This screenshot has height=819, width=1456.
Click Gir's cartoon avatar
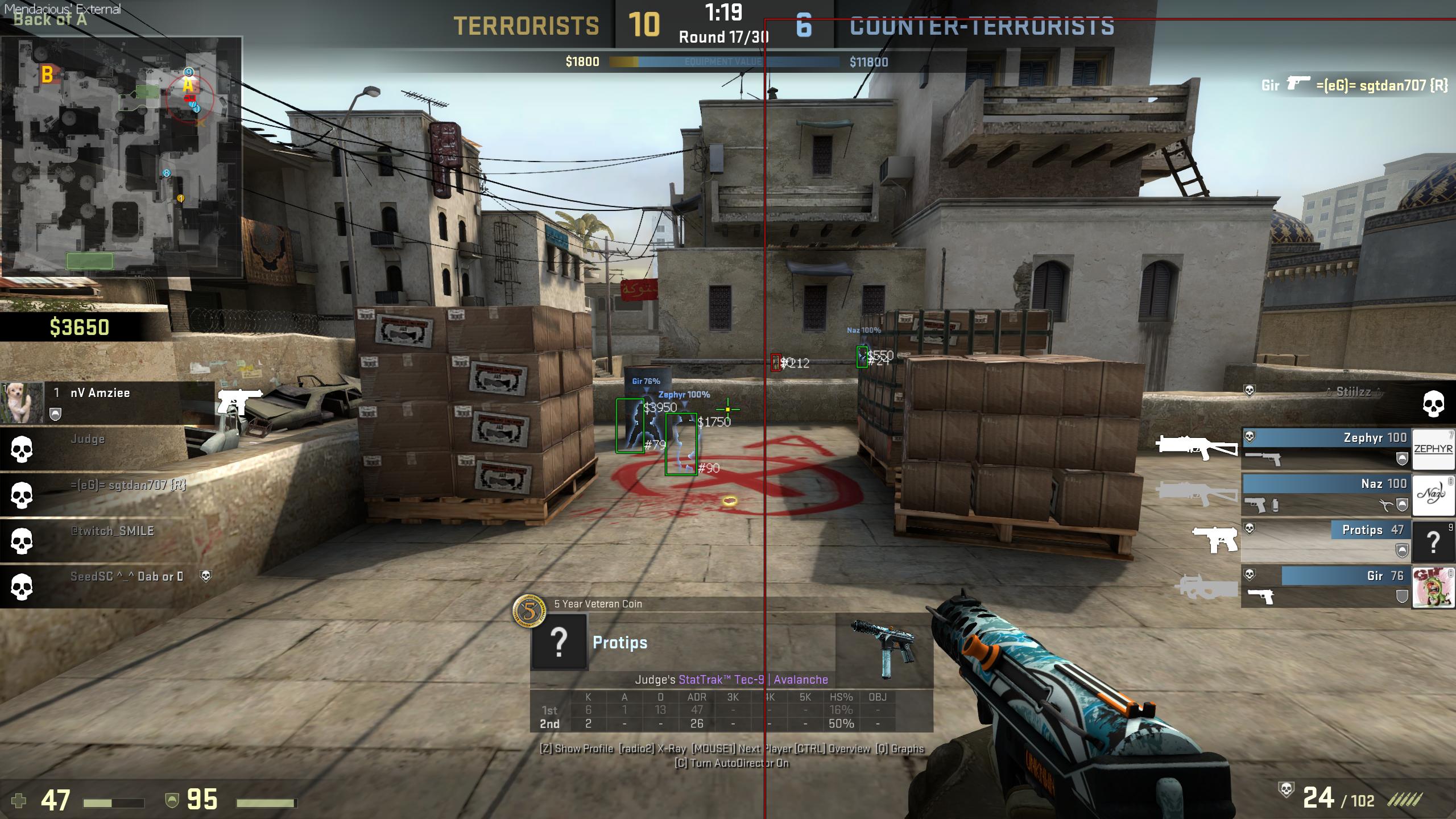click(1433, 587)
